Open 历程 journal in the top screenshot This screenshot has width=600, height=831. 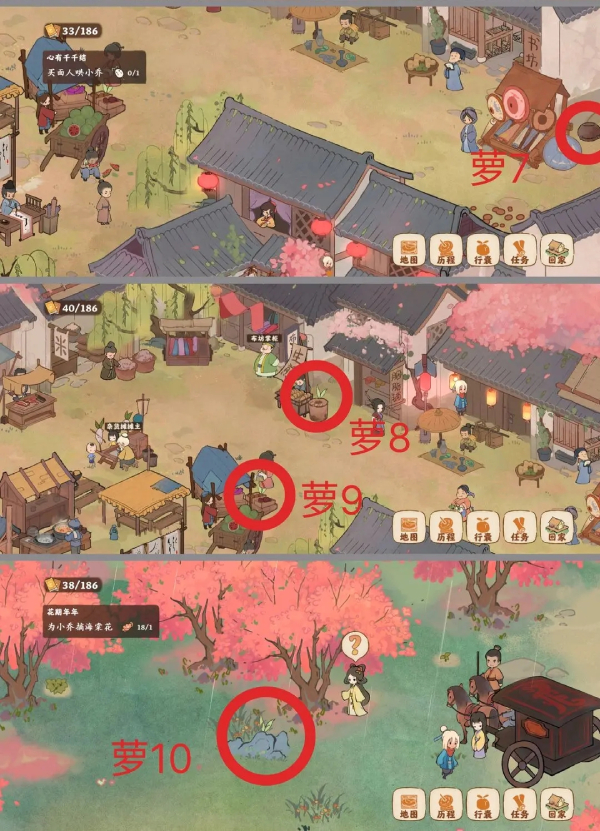point(446,250)
